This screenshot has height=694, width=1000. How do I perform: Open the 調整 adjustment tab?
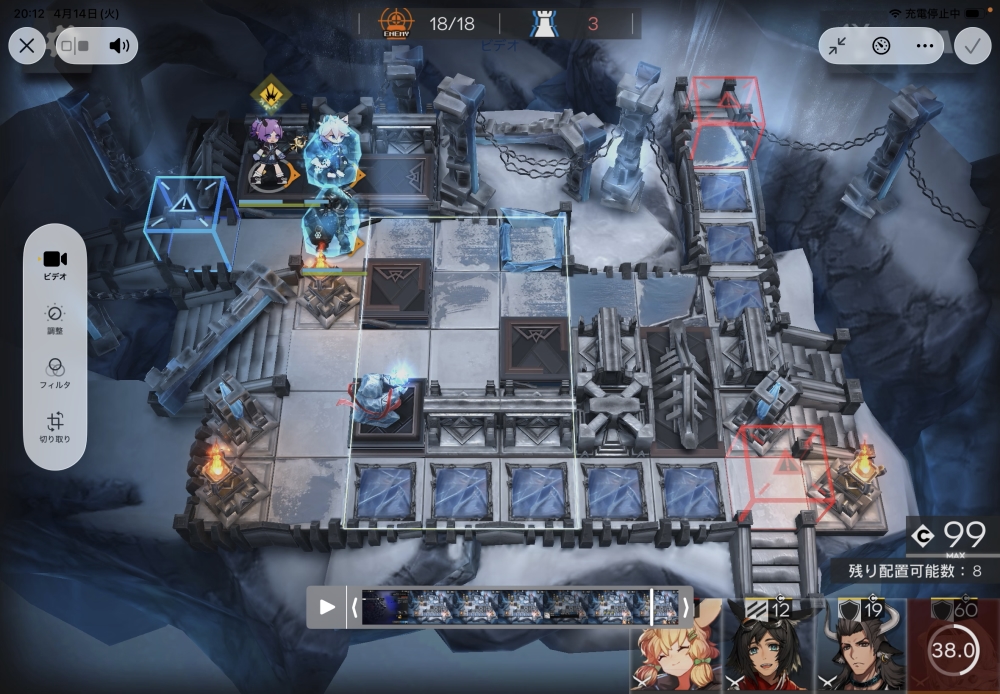[55, 320]
